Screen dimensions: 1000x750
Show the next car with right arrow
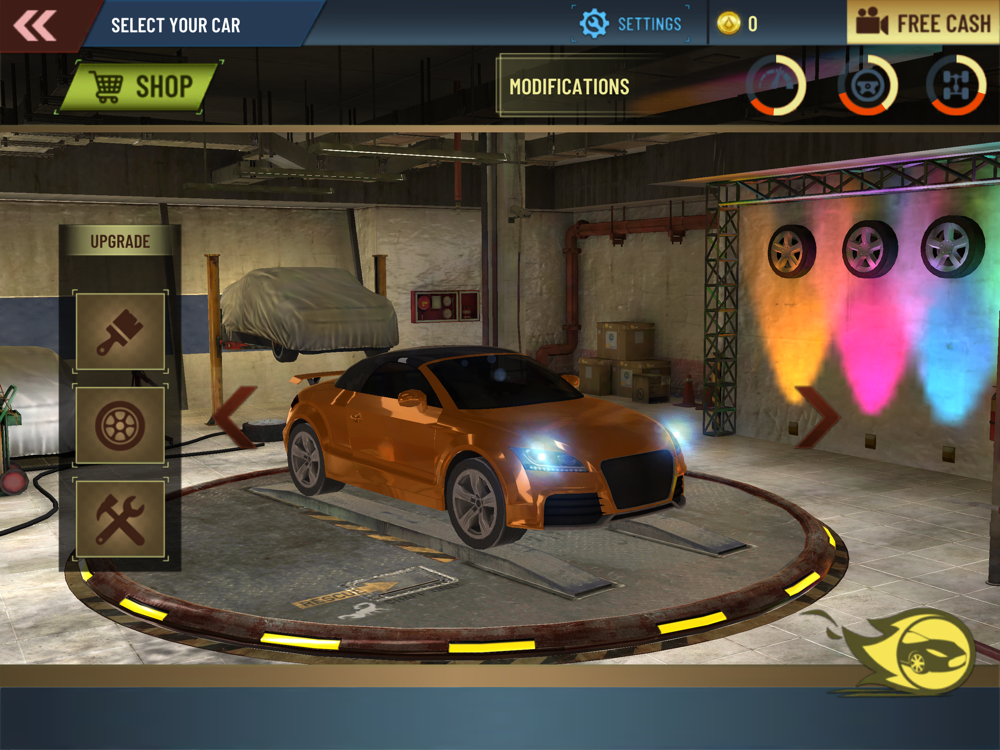[x=816, y=417]
